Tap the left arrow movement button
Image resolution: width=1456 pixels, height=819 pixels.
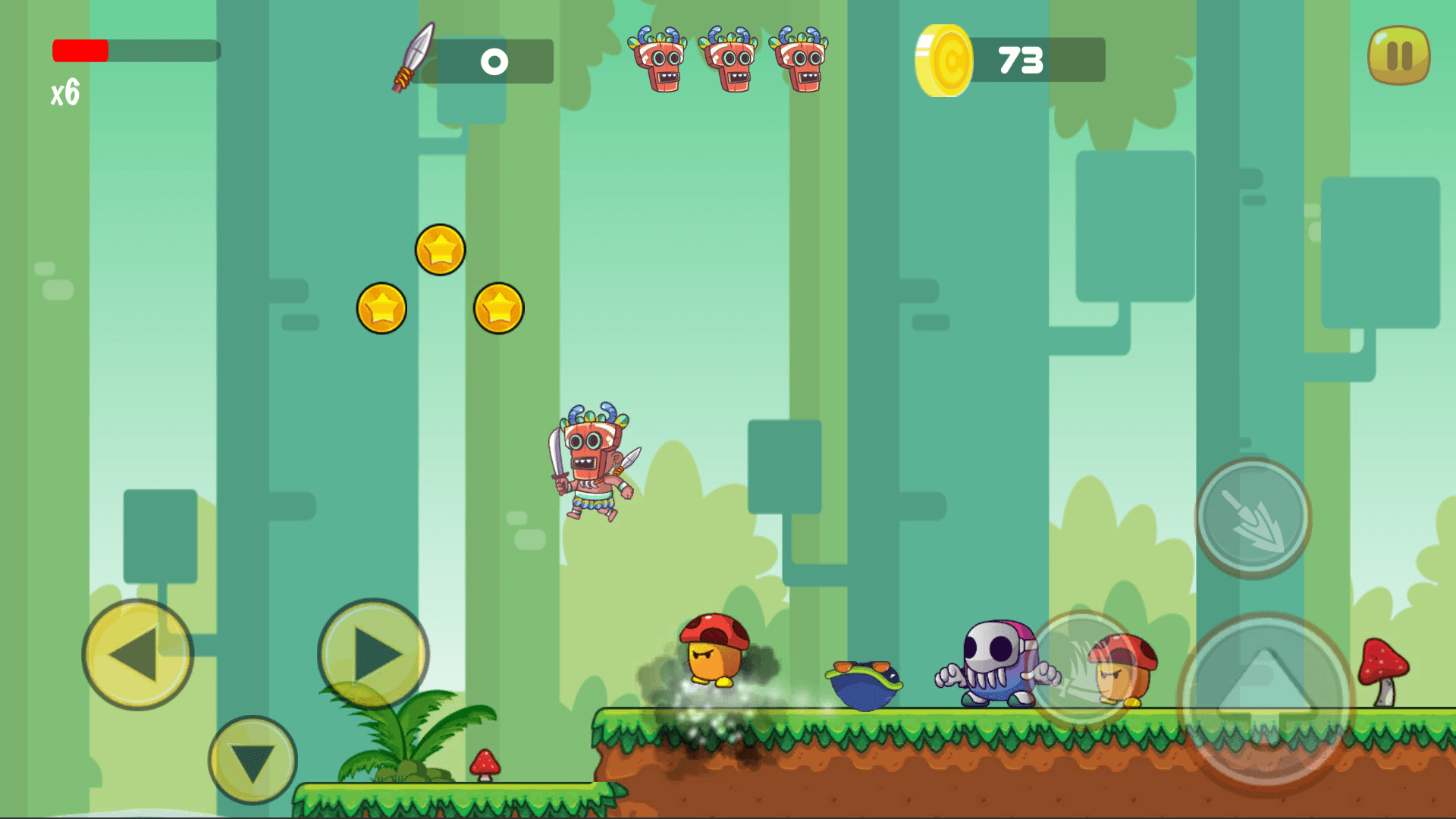[x=137, y=654]
